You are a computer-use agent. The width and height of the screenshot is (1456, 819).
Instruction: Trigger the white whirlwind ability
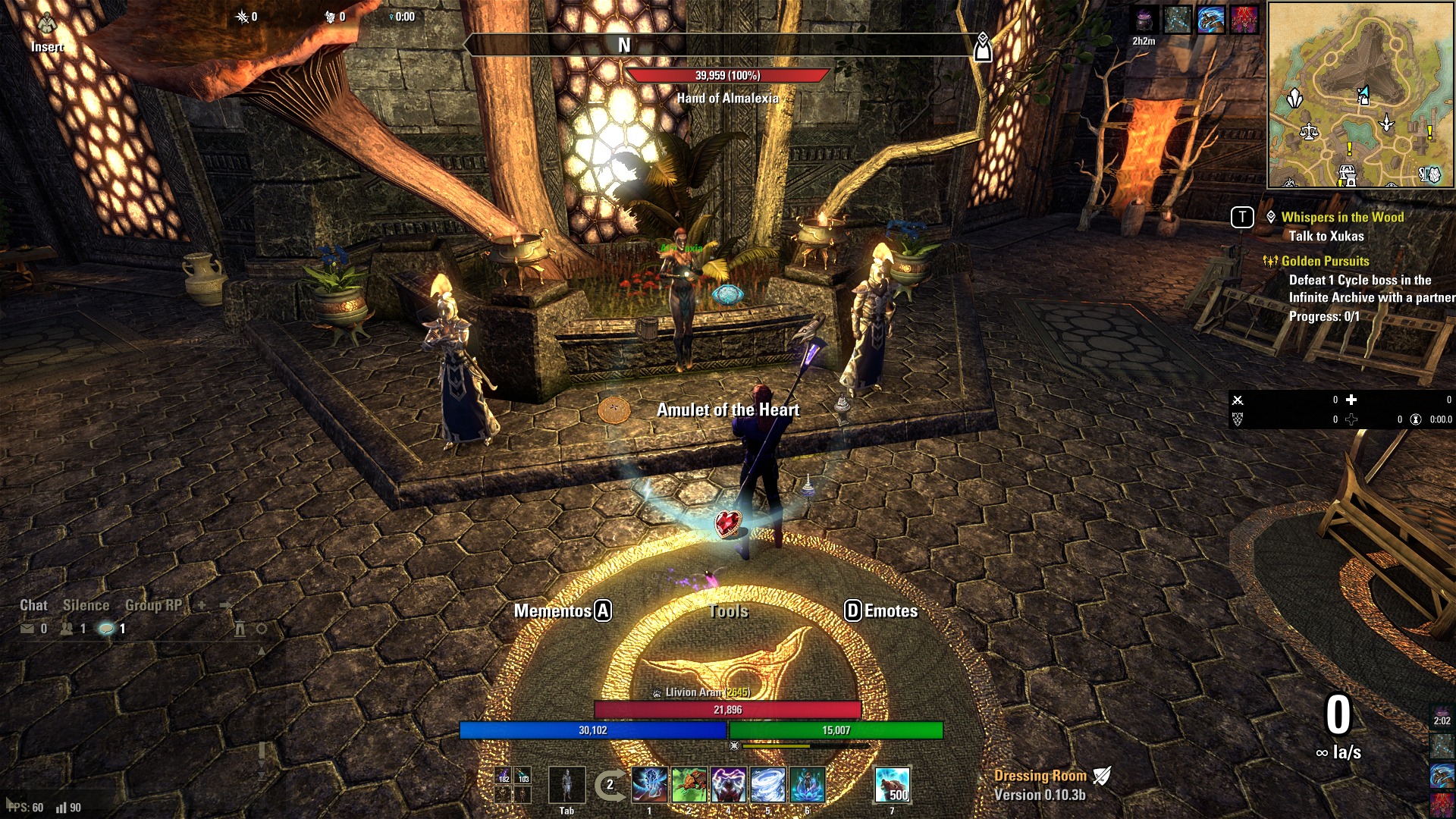coord(768,784)
